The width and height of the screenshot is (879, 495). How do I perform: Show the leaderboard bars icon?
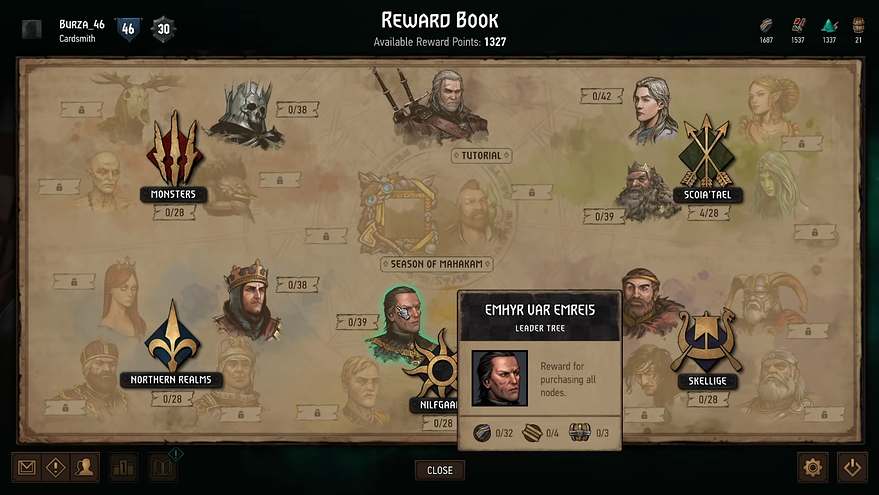[125, 467]
